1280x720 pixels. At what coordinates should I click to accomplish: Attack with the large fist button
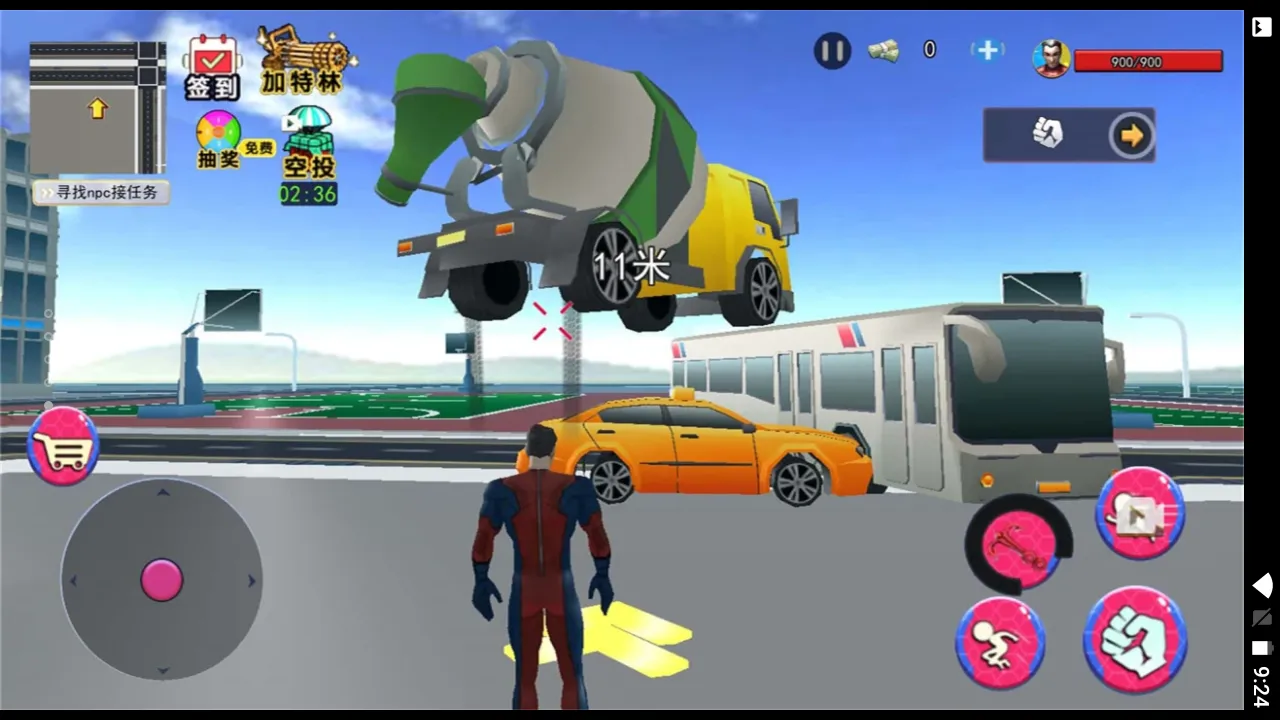point(1135,640)
